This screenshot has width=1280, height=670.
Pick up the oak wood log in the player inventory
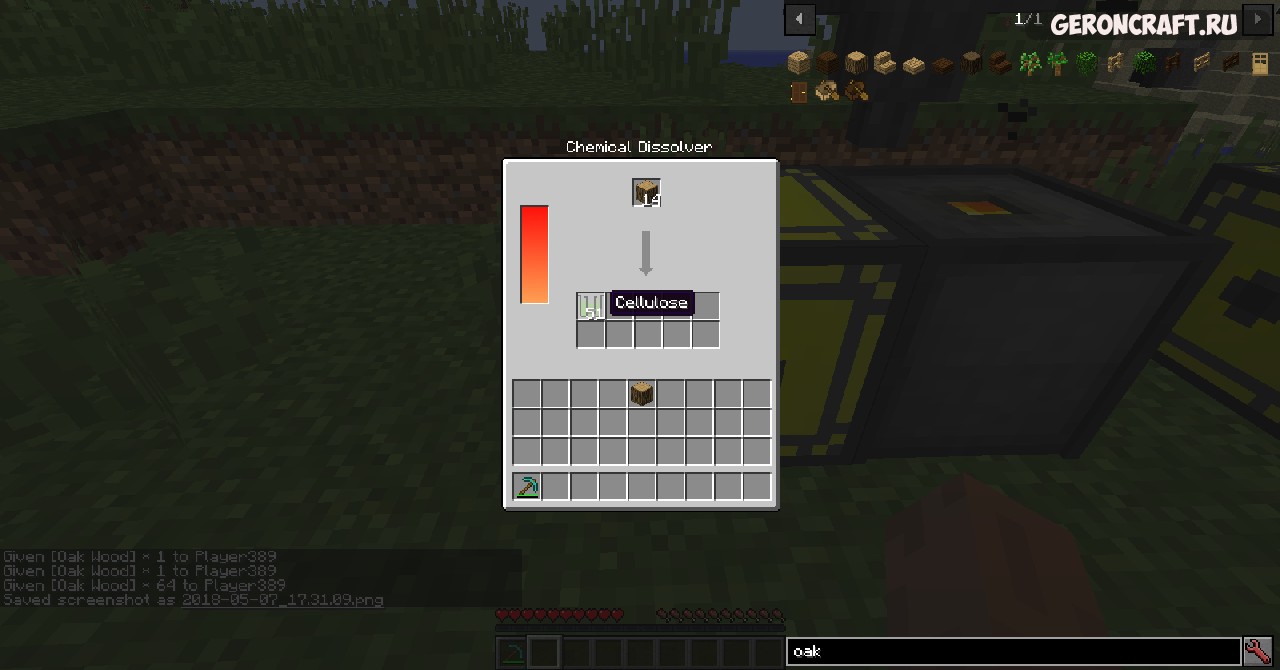642,394
